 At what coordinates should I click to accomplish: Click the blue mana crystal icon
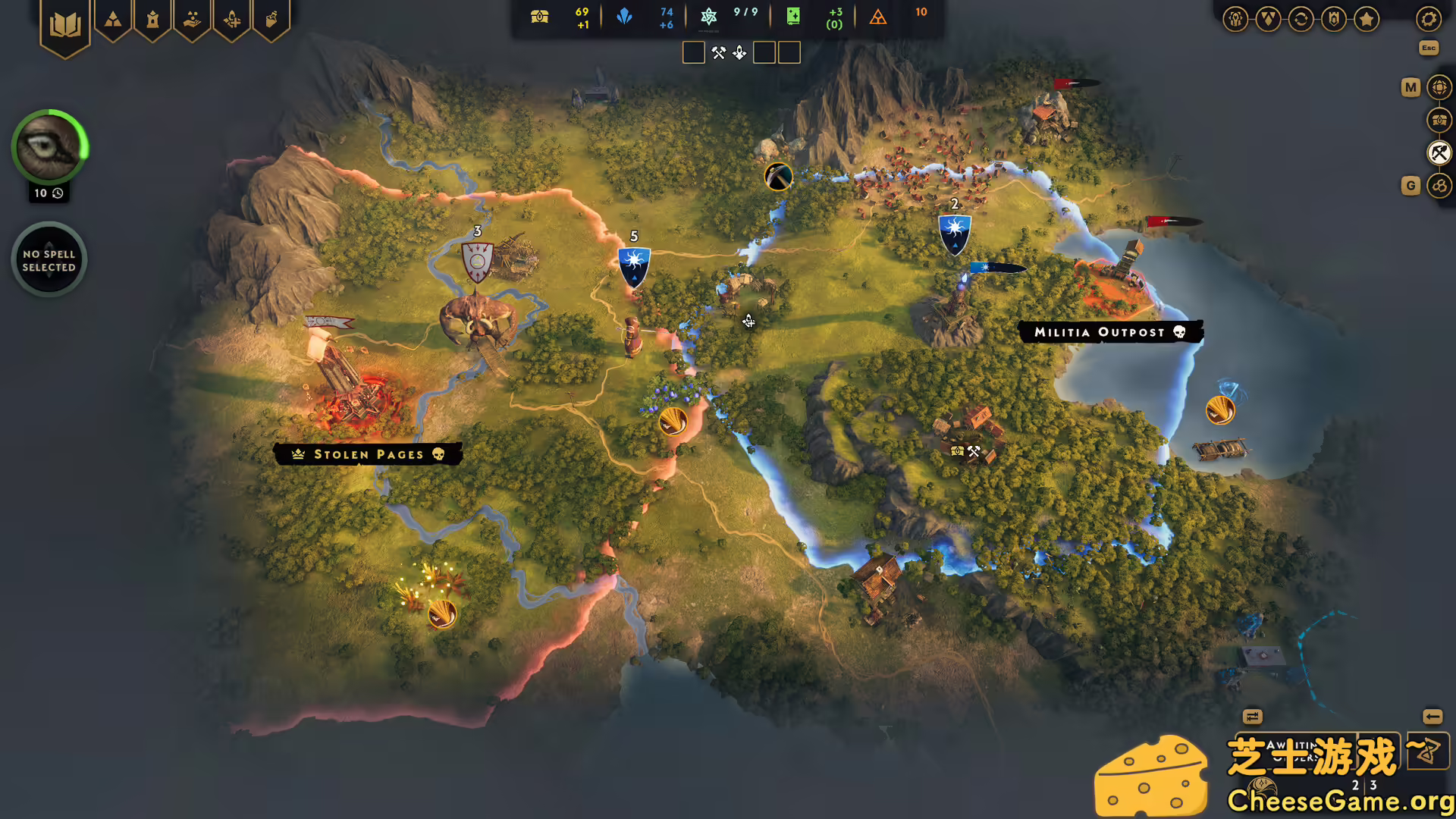click(x=625, y=17)
